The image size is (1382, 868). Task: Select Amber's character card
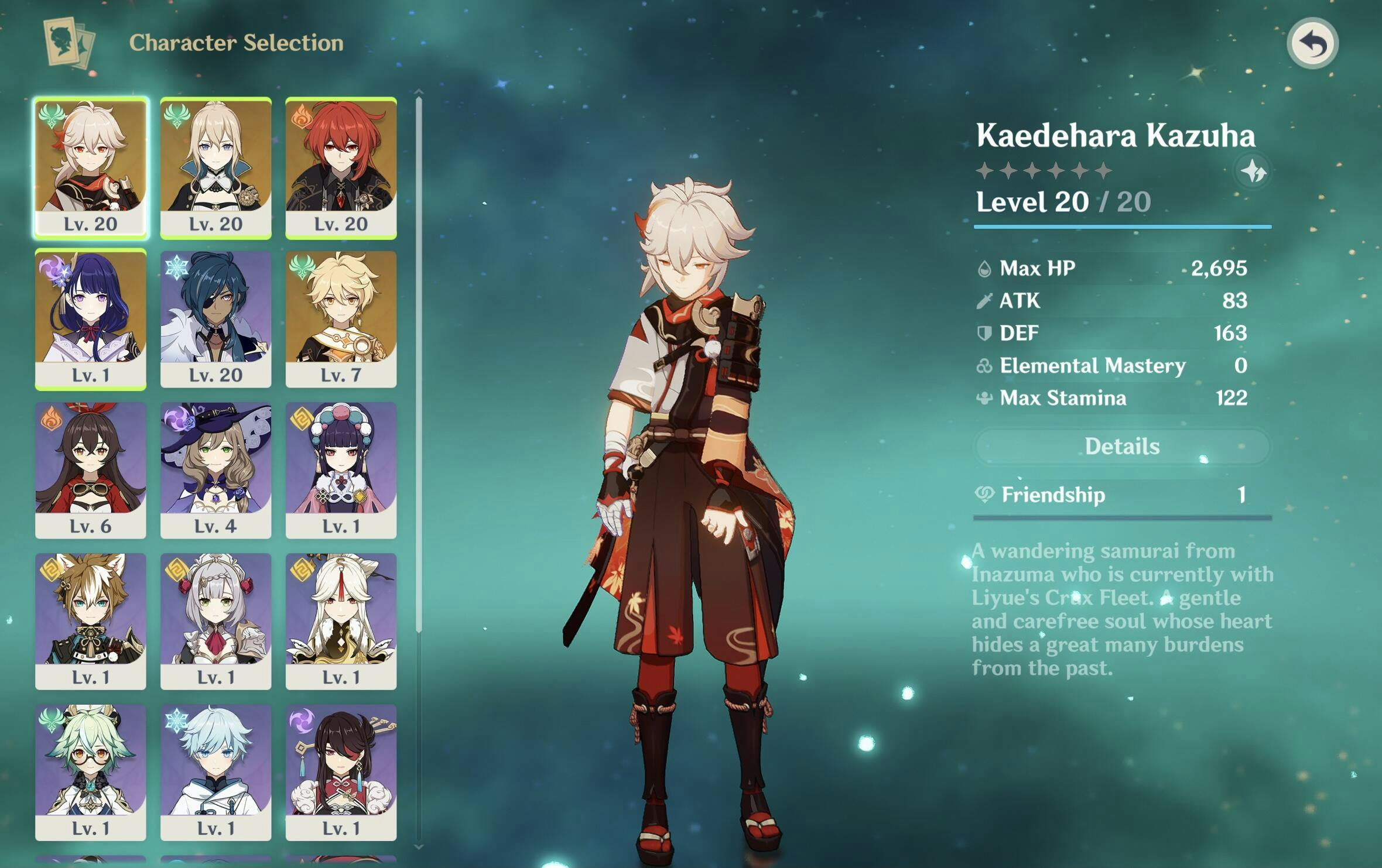[x=91, y=470]
